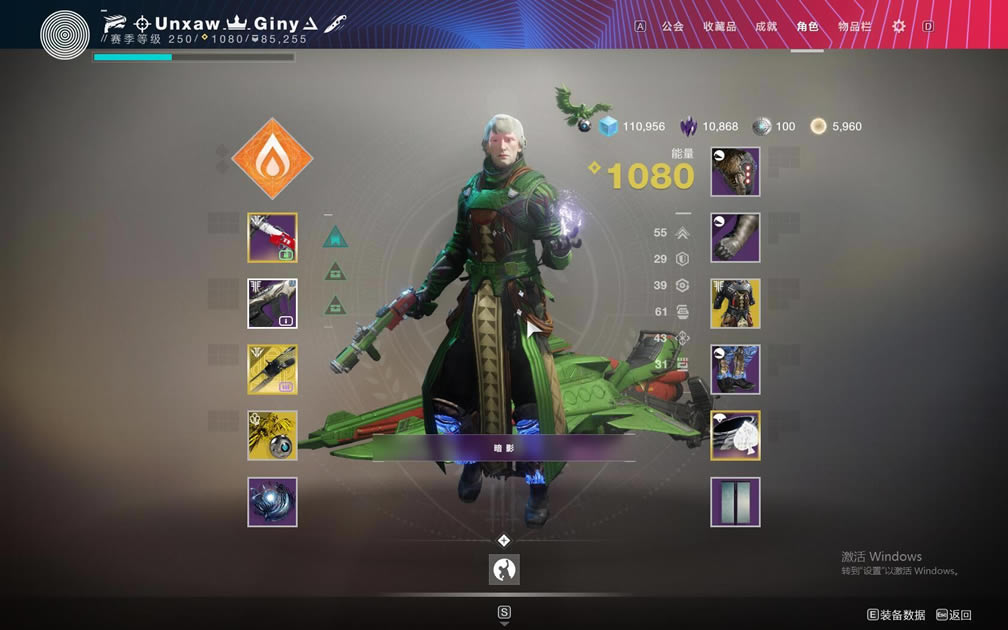The image size is (1008, 630).
Task: Select the red and white kinetic weapon slot
Action: (272, 238)
